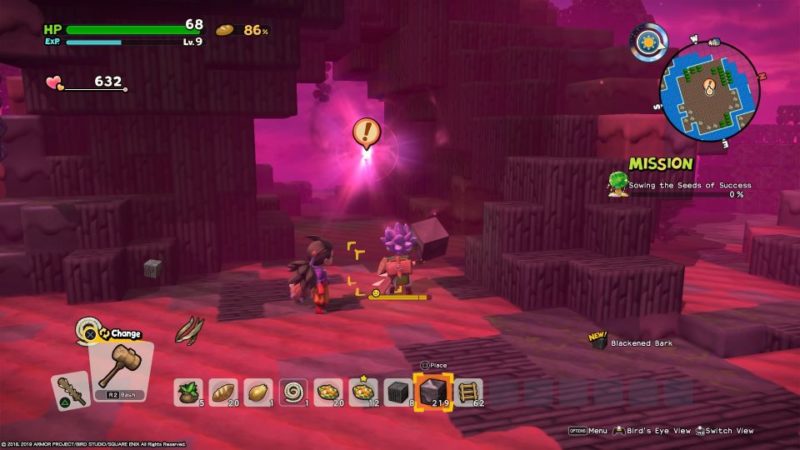Select the leafy sprout bag hotbar slot
Image resolution: width=800 pixels, height=450 pixels.
click(188, 390)
